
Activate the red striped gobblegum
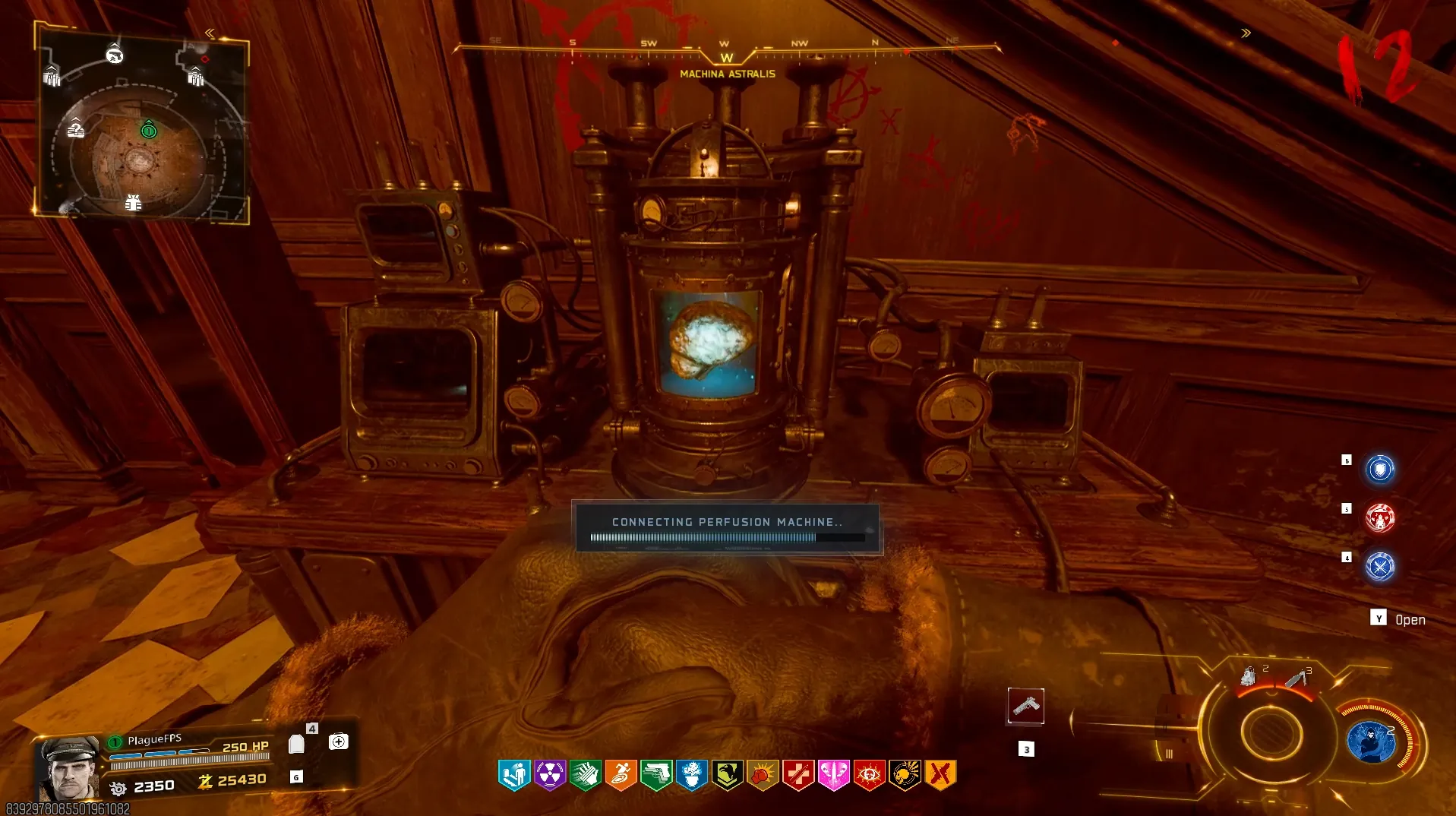point(1379,518)
